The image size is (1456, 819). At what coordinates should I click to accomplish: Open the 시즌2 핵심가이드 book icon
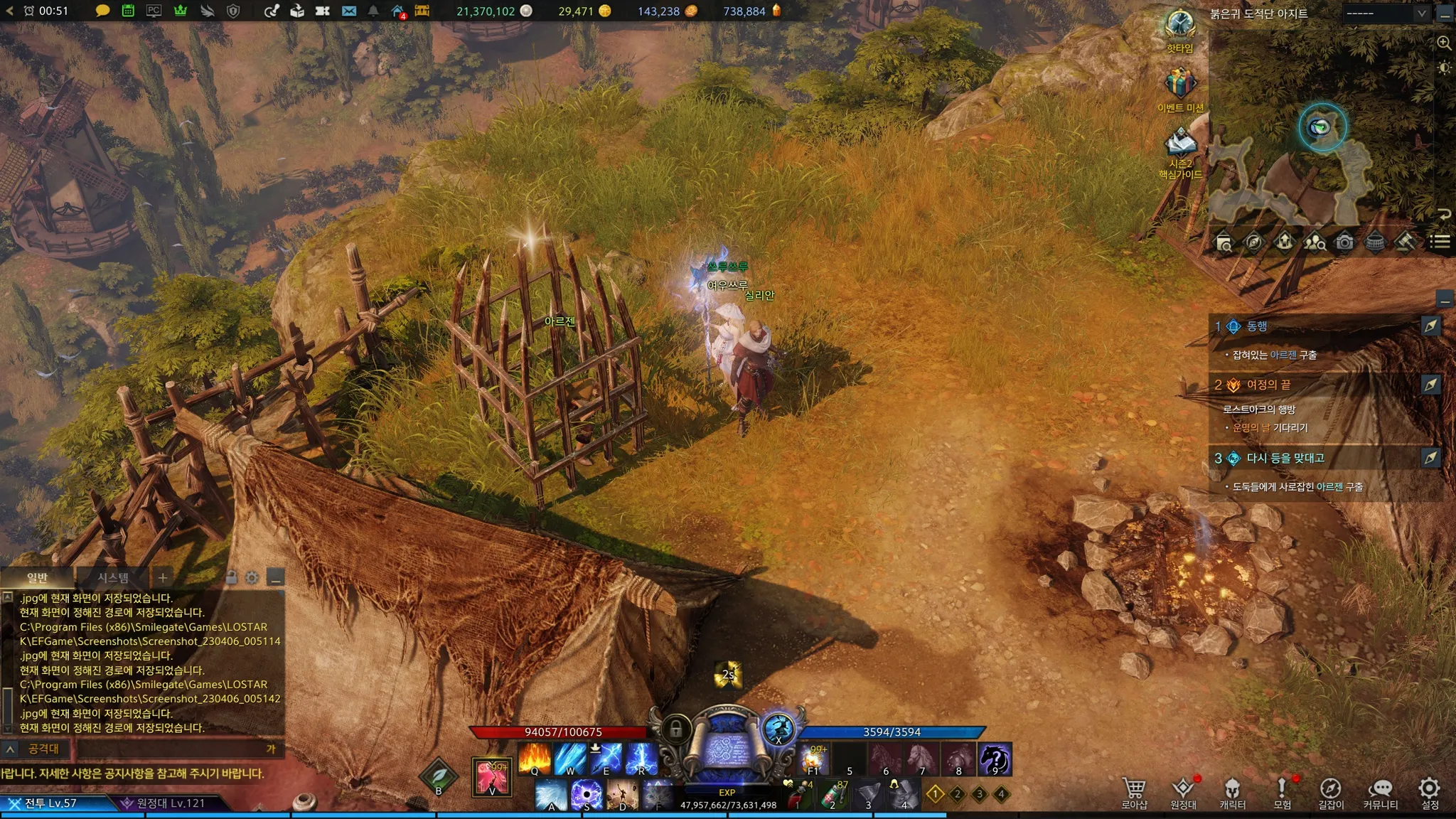[x=1180, y=143]
